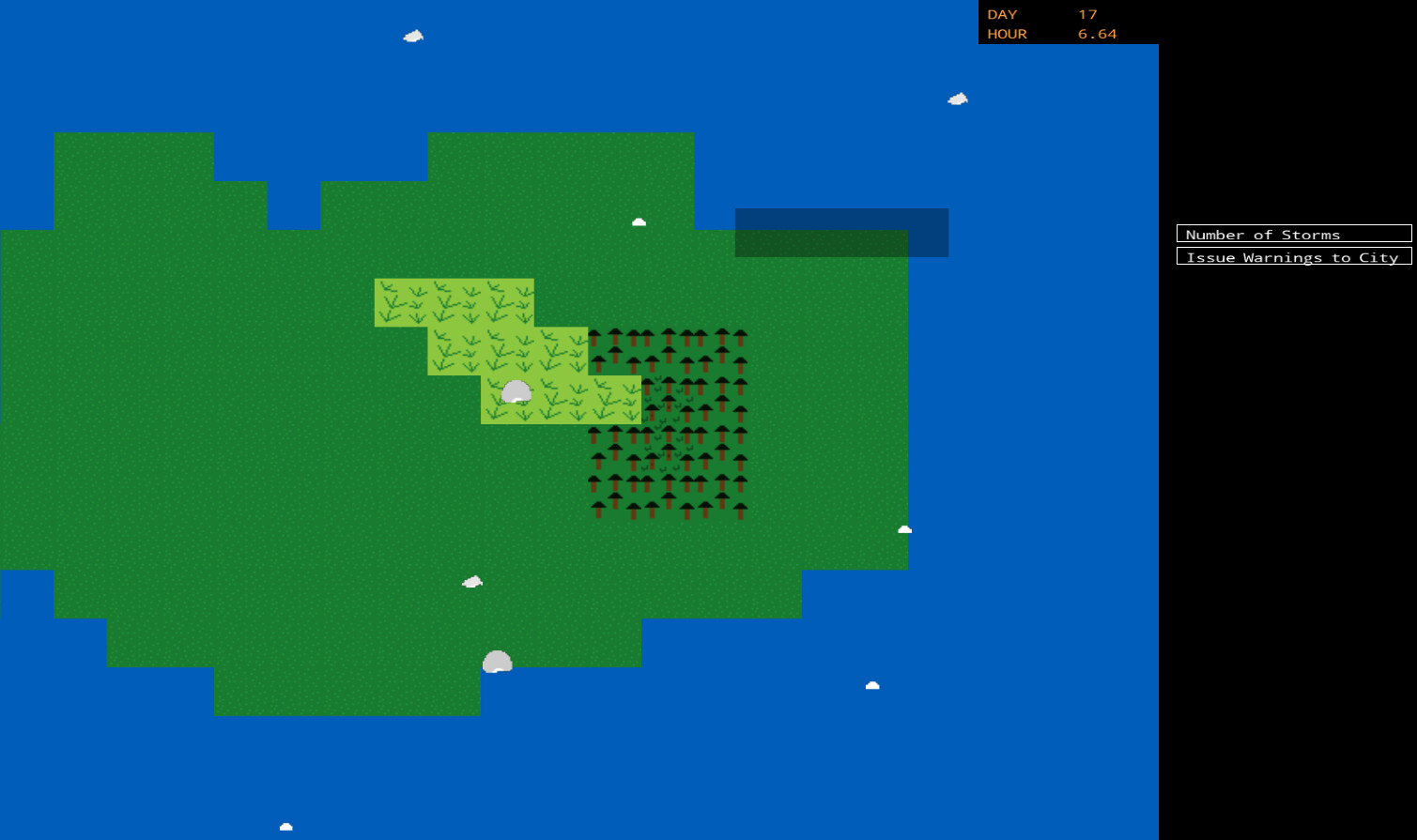Click the cloud drifting near the top-left sky

(x=412, y=36)
